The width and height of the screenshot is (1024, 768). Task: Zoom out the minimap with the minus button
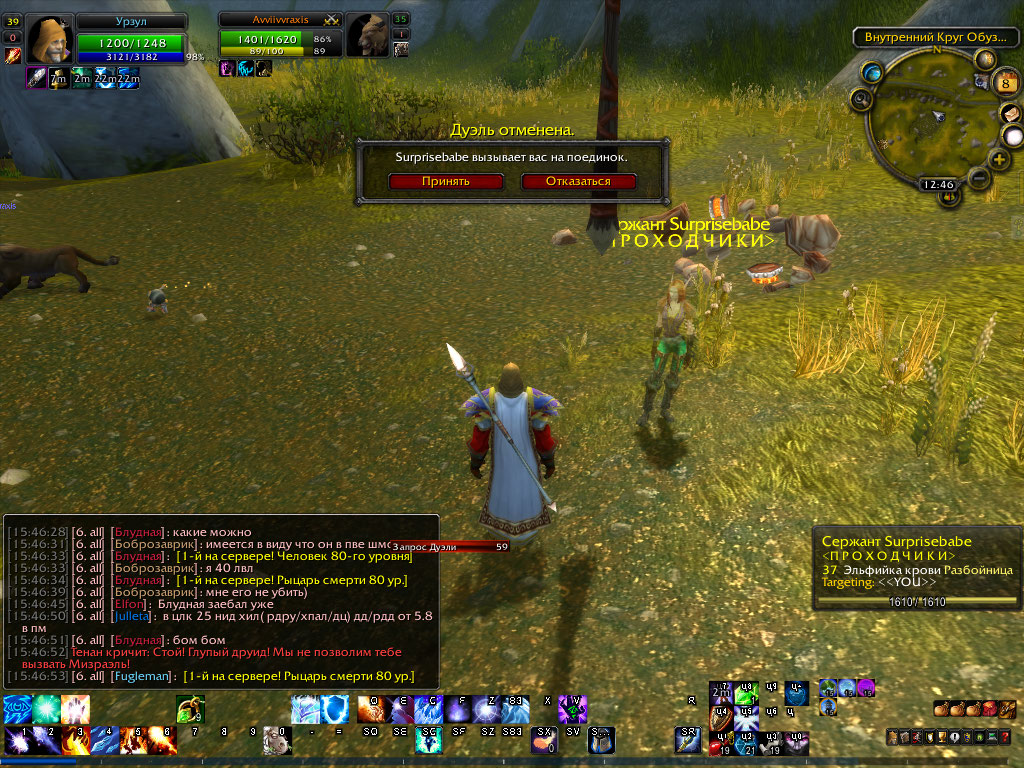pos(979,178)
